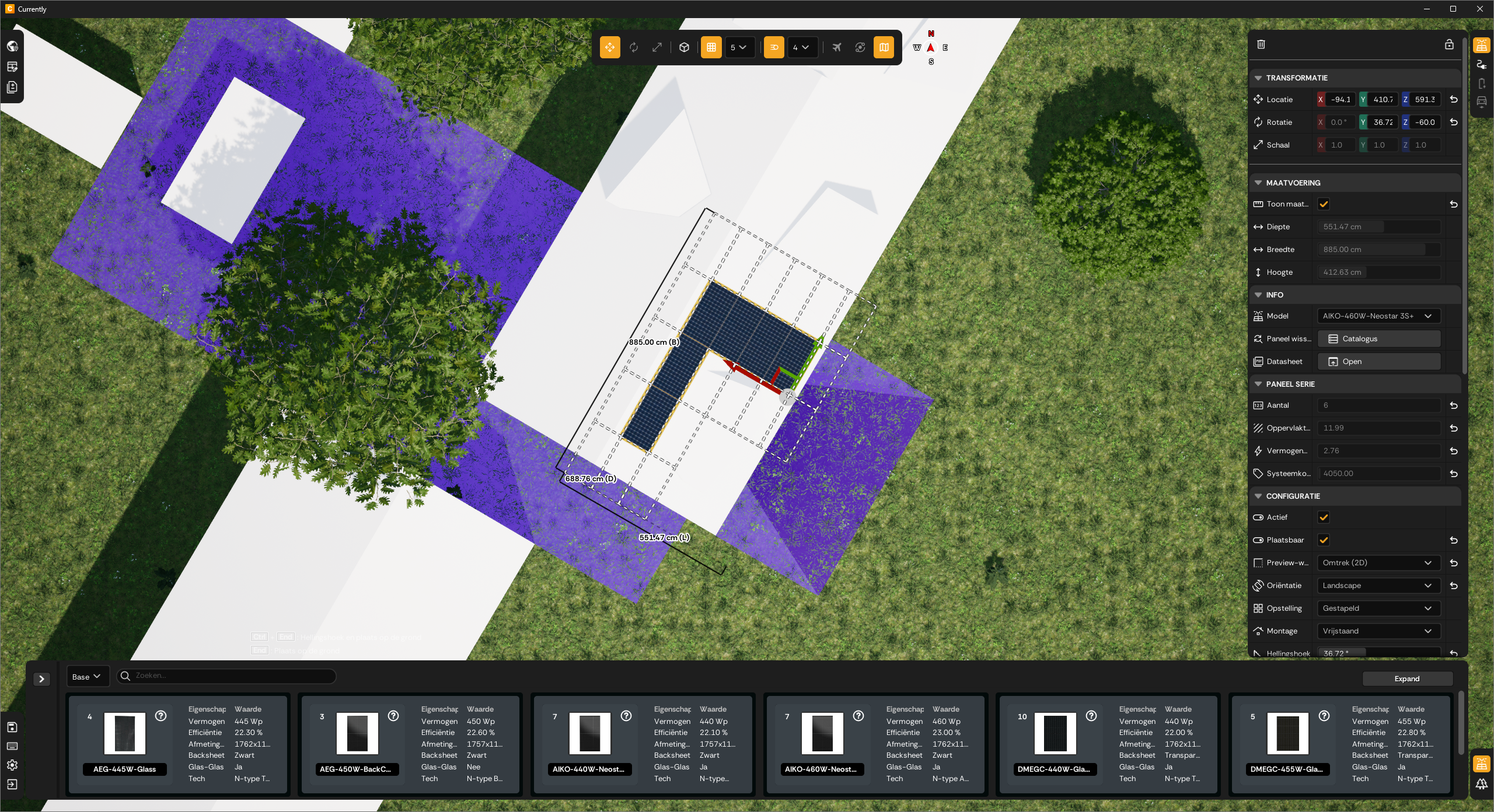Viewport: 1494px width, 812px height.
Task: Click the airplane flyover icon
Action: tap(836, 47)
